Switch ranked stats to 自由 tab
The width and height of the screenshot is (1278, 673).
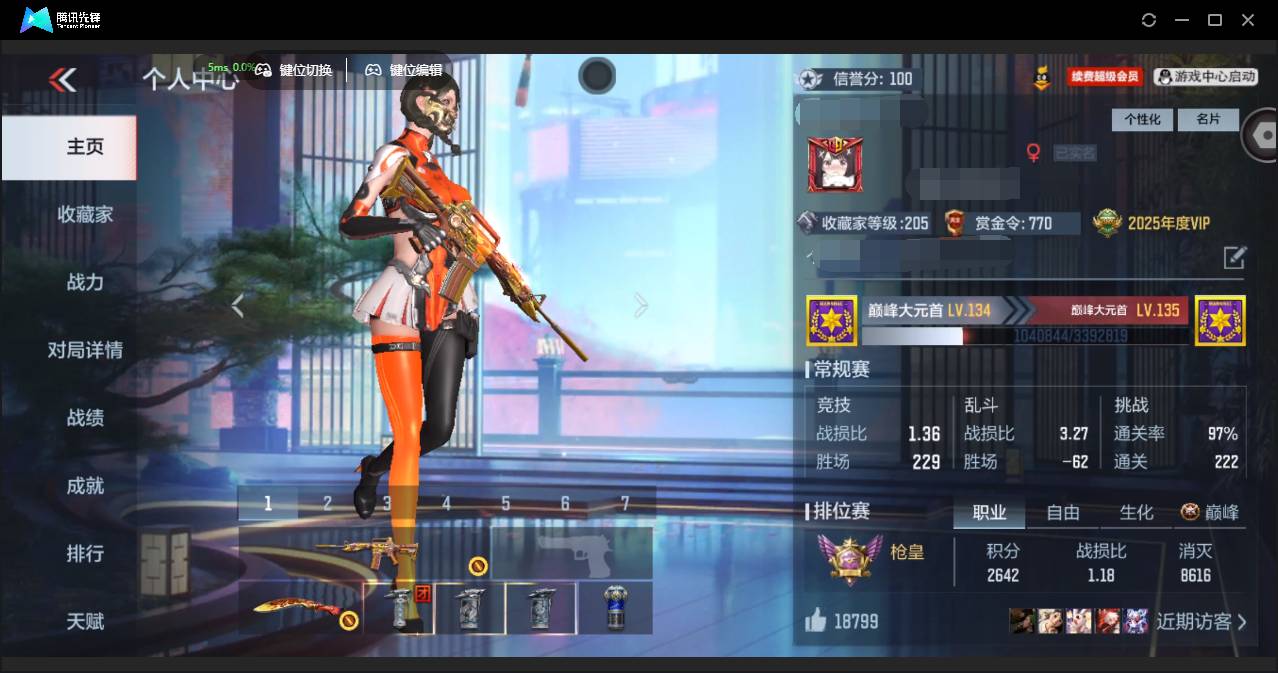tap(1062, 513)
